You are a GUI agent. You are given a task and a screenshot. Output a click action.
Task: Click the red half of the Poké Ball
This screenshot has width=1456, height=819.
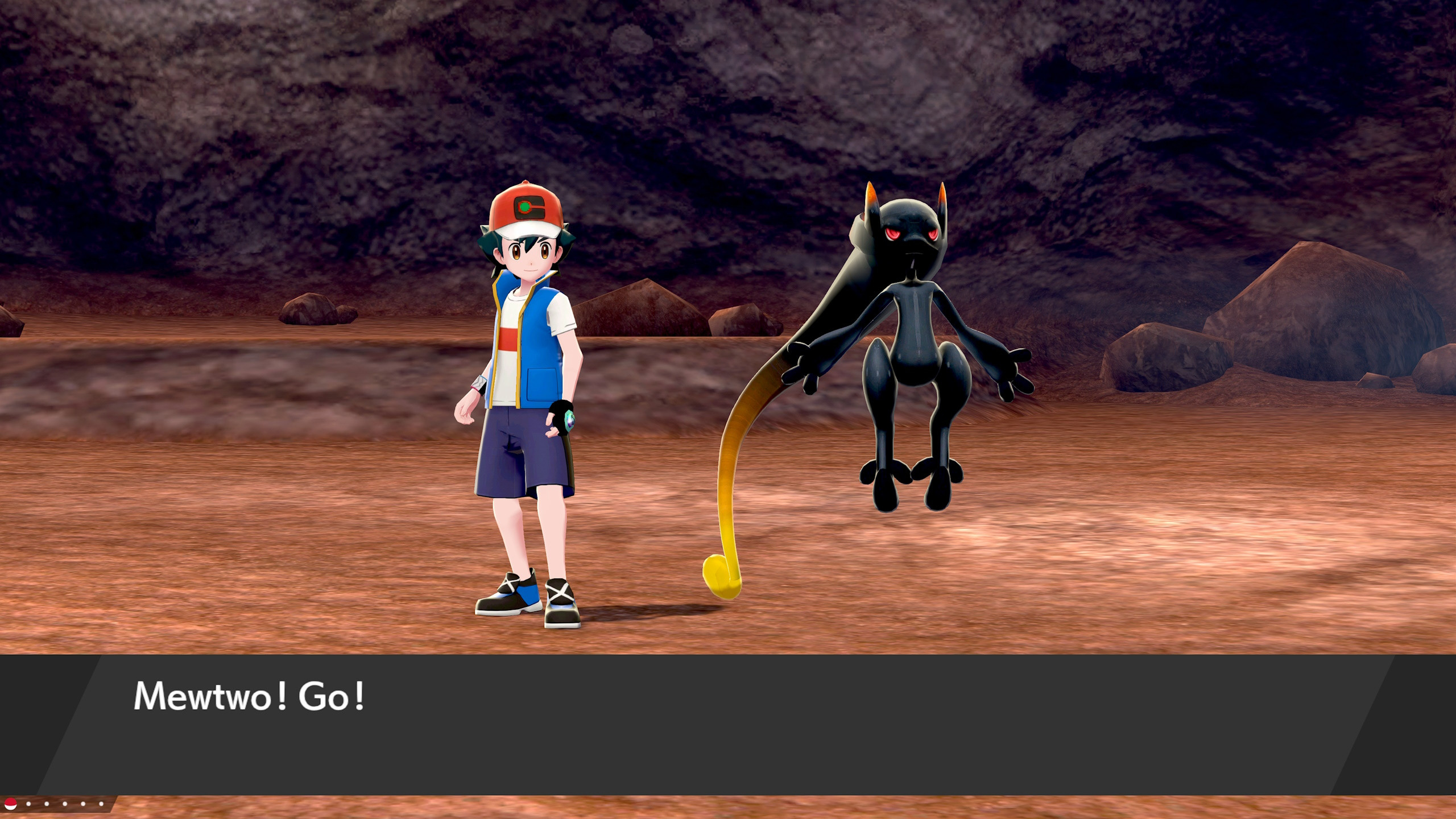pos(10,801)
